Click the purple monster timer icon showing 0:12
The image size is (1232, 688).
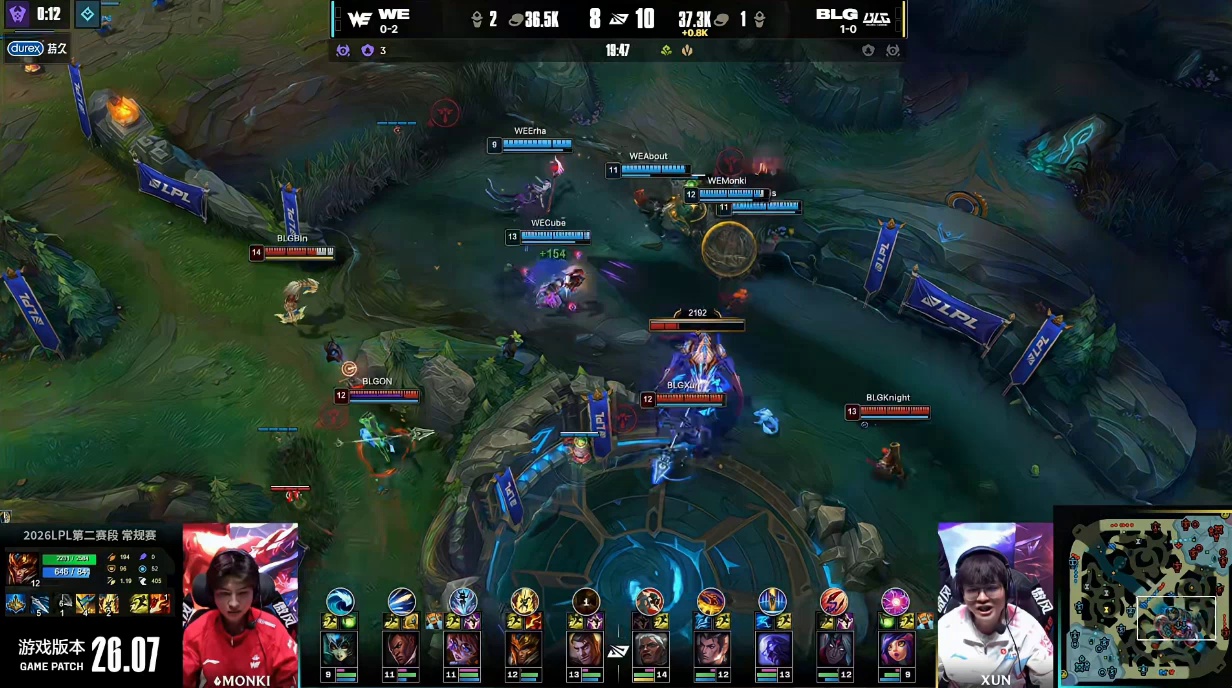coord(18,14)
